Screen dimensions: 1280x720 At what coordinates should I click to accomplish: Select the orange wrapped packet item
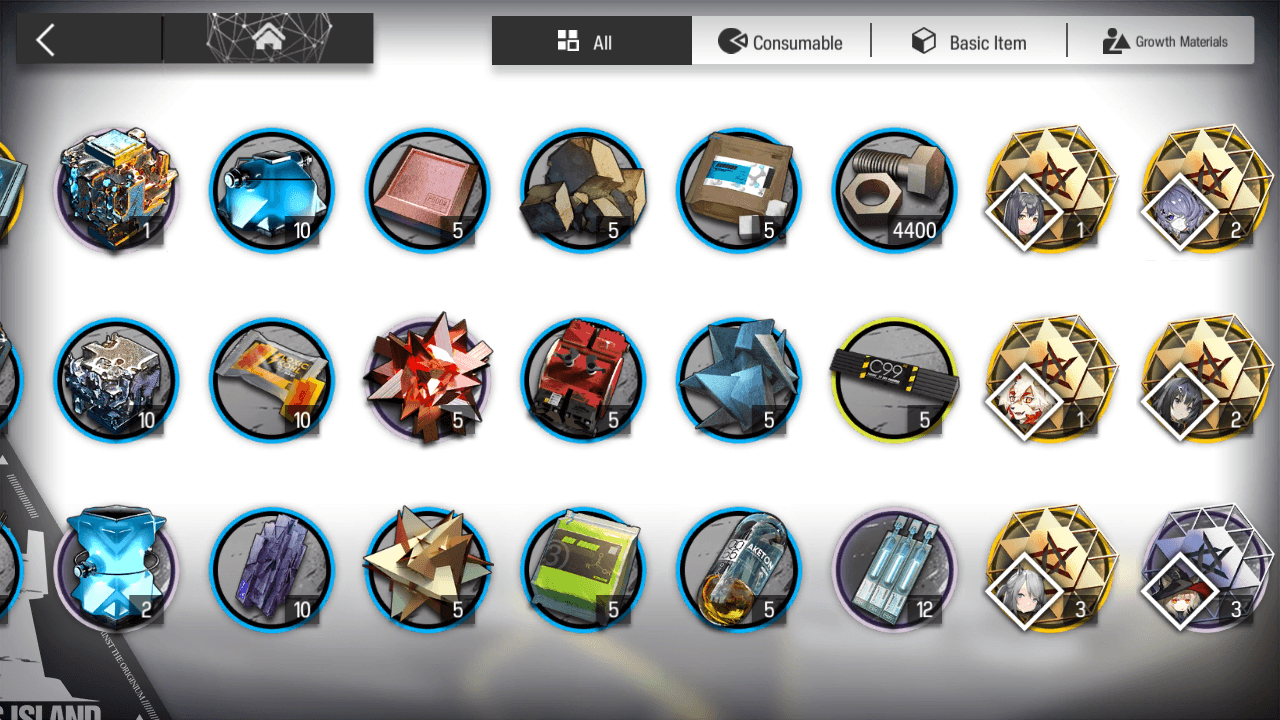pos(272,380)
